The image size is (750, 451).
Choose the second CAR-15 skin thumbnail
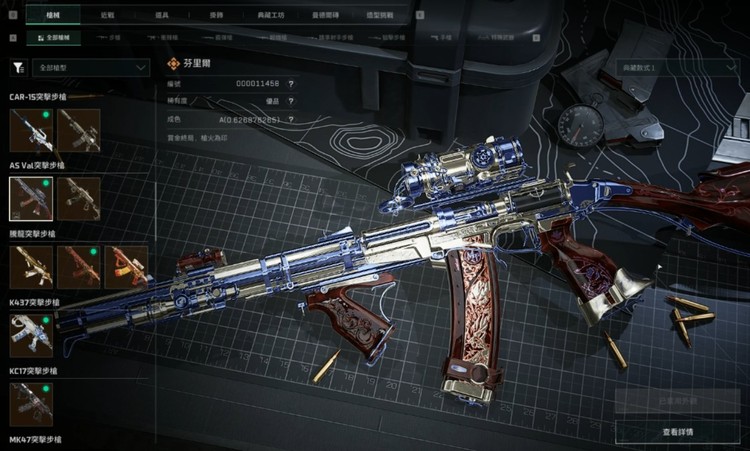point(79,130)
